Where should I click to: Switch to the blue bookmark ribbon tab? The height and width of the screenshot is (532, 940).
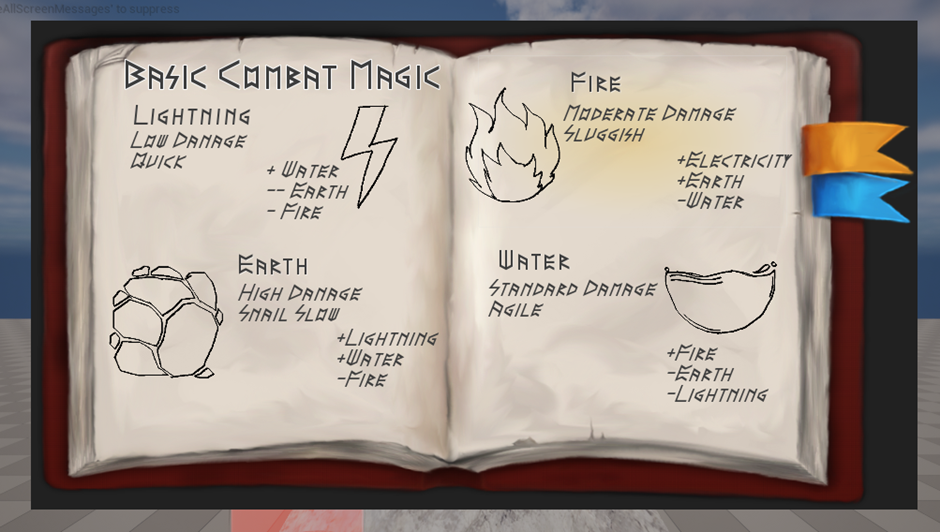point(853,195)
